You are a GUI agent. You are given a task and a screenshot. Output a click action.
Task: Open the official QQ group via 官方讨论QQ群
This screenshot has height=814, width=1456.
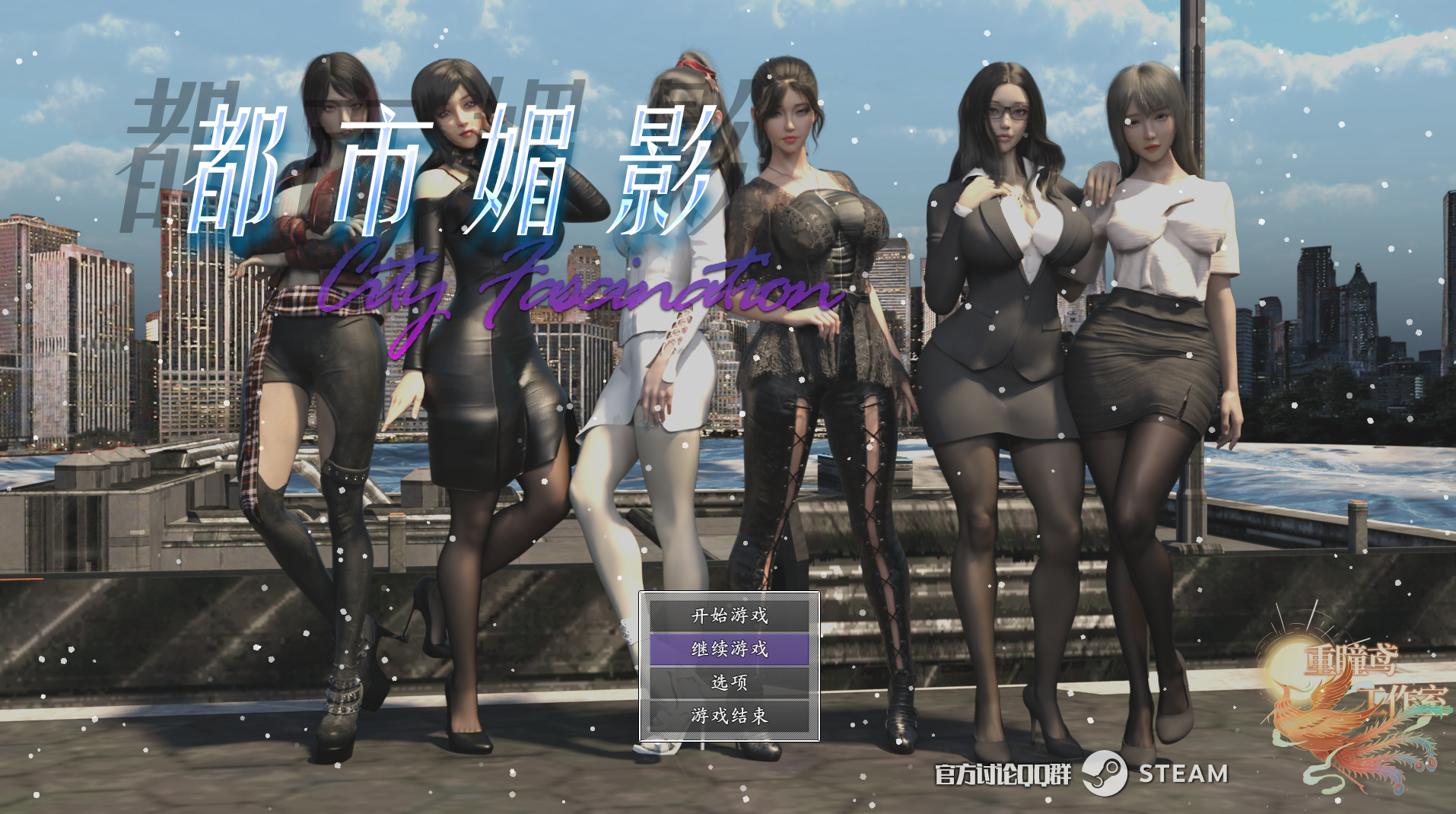[1004, 774]
